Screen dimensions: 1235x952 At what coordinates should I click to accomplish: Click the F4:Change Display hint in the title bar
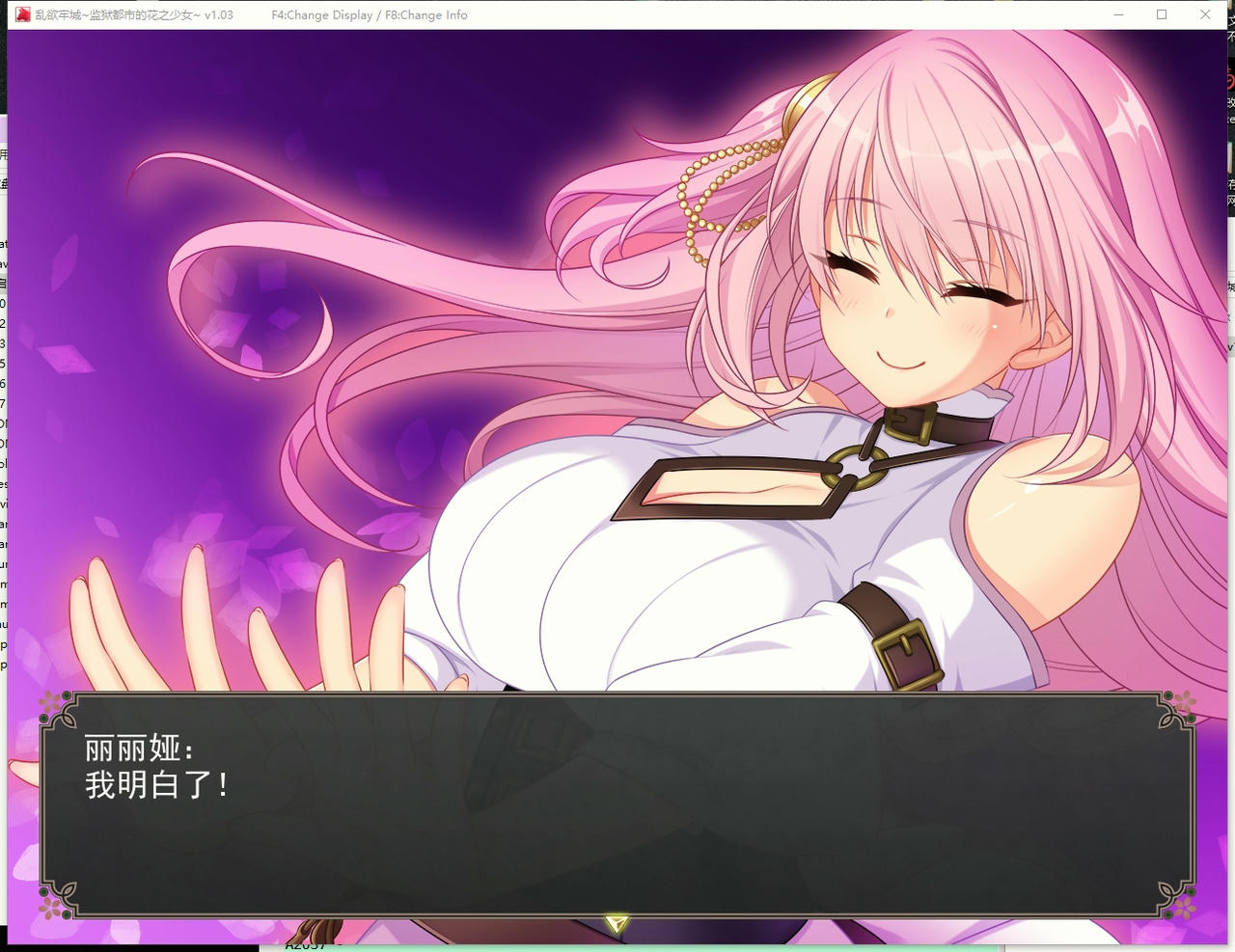(x=318, y=14)
